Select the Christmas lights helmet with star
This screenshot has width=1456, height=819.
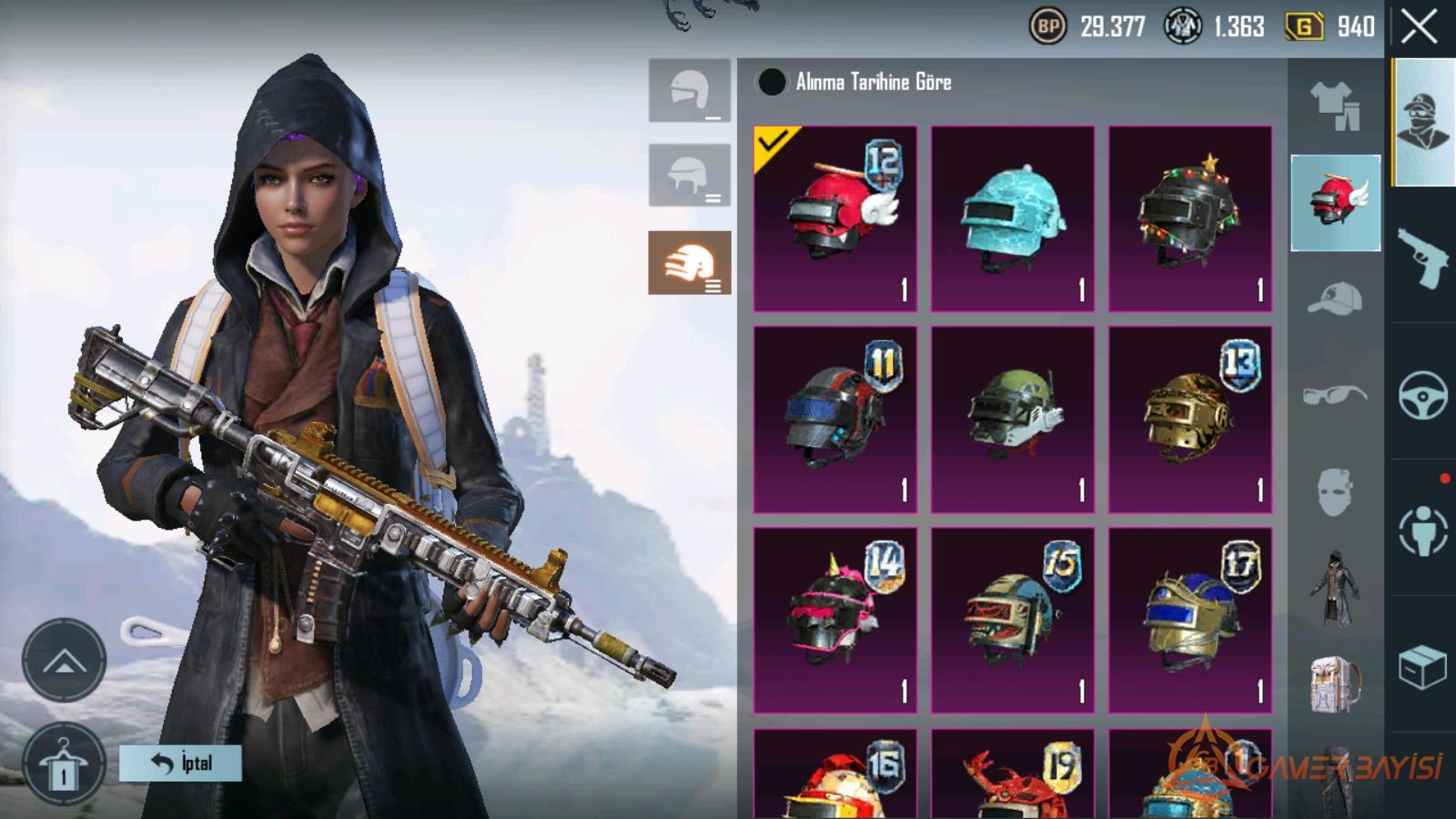(x=1189, y=218)
